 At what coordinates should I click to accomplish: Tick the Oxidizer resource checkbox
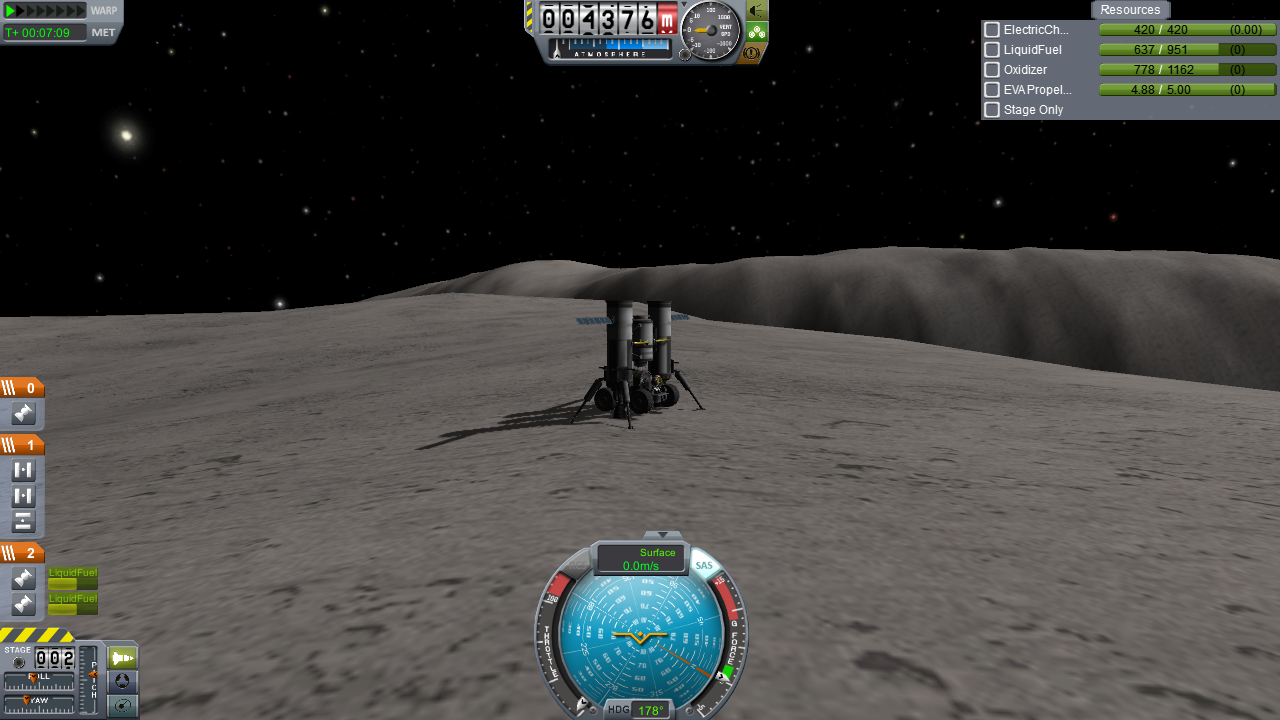992,70
